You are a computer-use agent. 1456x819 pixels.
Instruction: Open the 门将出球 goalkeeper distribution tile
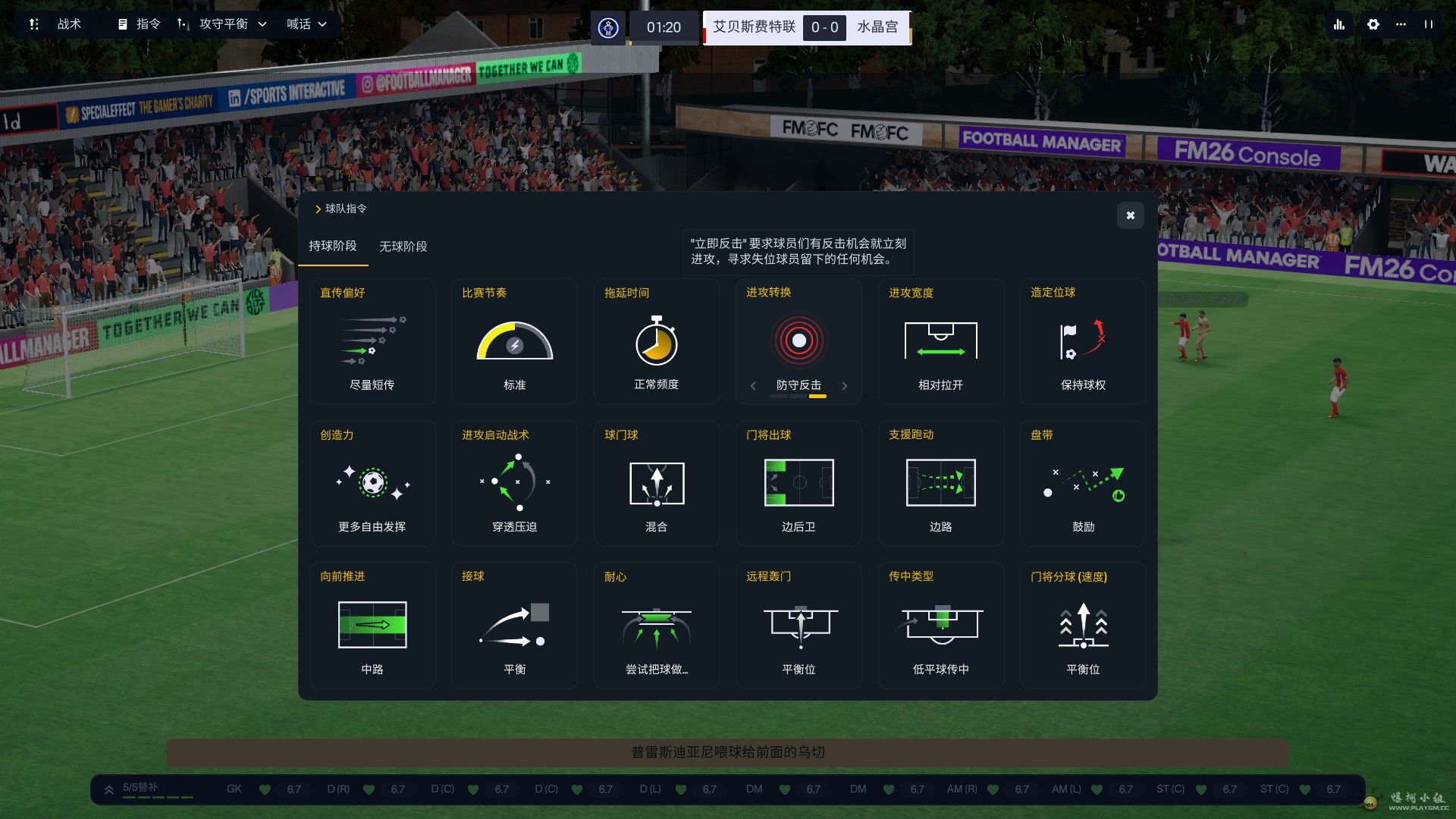pyautogui.click(x=799, y=483)
